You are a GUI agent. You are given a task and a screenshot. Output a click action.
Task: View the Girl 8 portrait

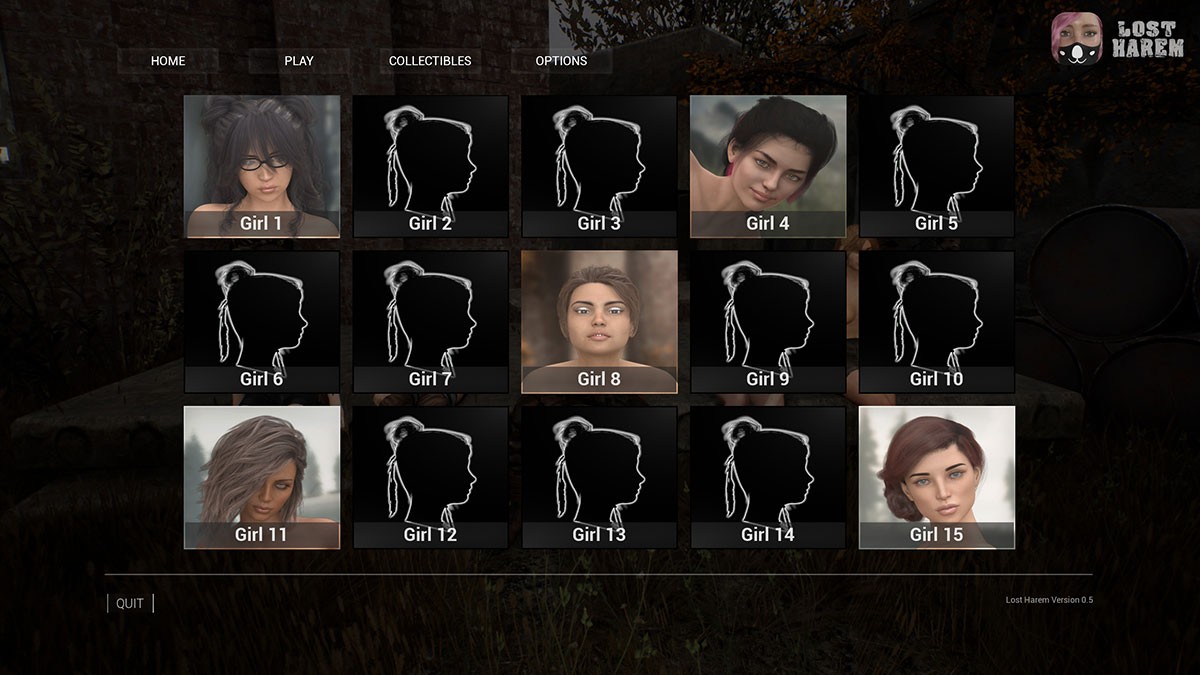[x=600, y=321]
